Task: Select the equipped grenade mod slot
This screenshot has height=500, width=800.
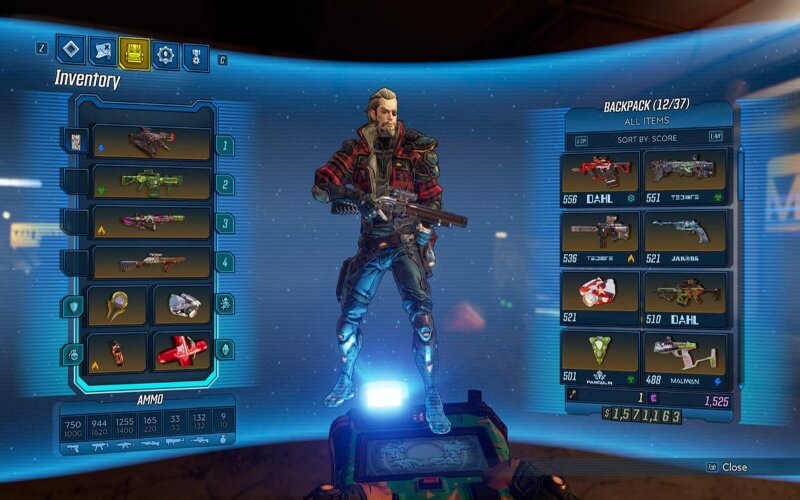Action: click(x=117, y=351)
